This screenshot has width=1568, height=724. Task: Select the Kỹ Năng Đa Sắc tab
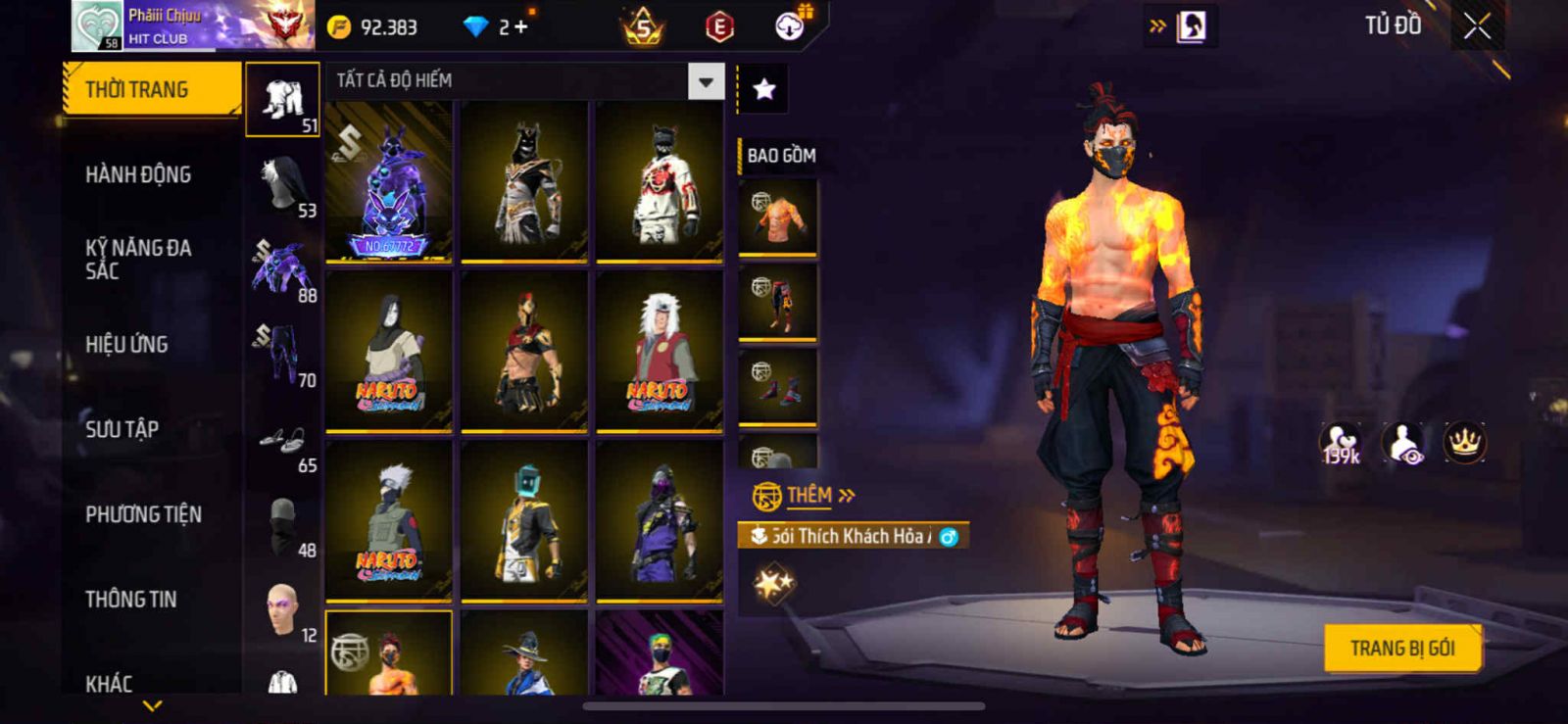(138, 260)
